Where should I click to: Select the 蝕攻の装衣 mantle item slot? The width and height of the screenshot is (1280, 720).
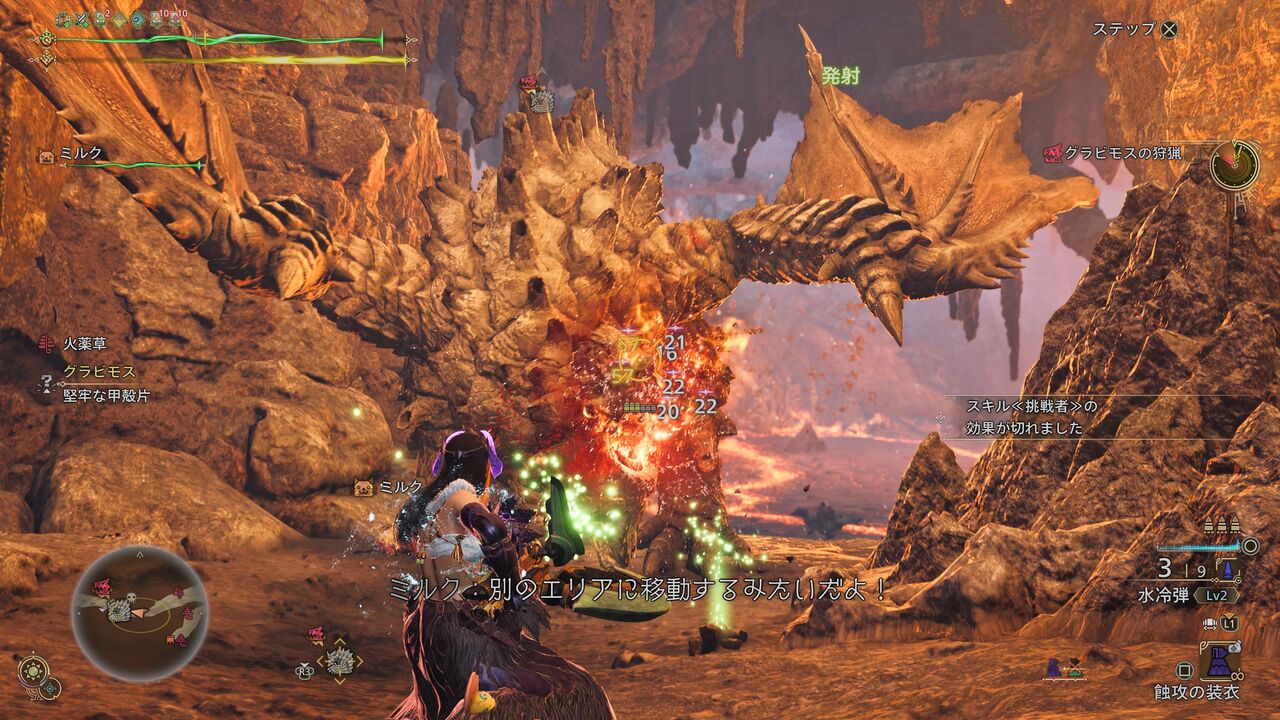point(1222,662)
